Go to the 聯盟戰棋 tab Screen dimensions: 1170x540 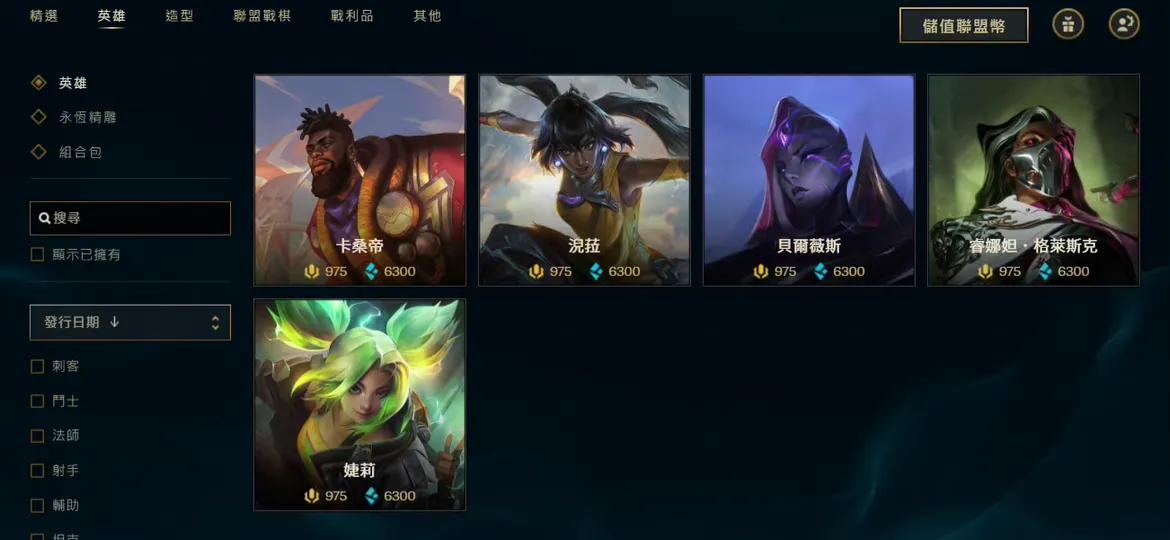262,16
